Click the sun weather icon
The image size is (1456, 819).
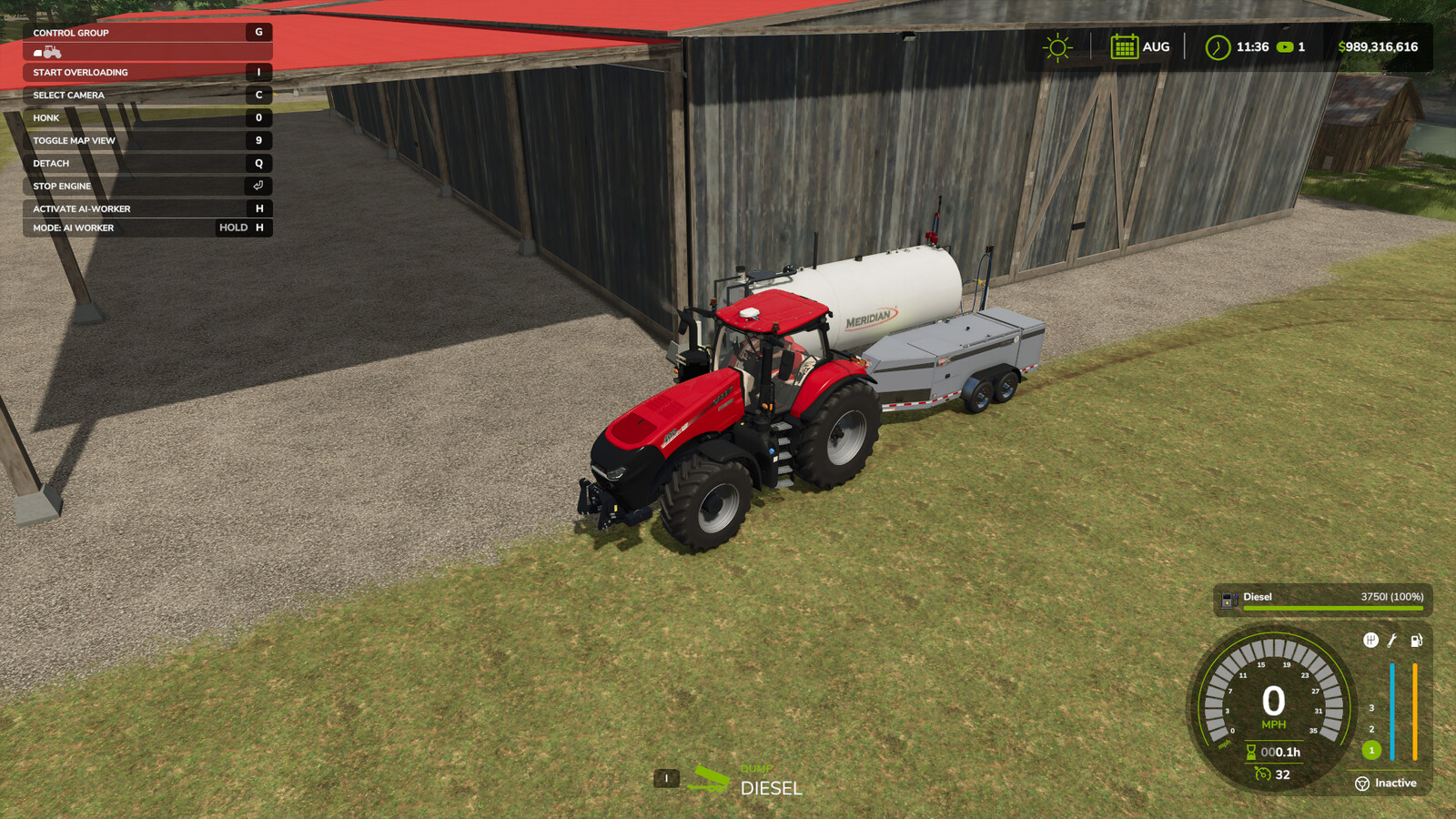coord(1057,45)
